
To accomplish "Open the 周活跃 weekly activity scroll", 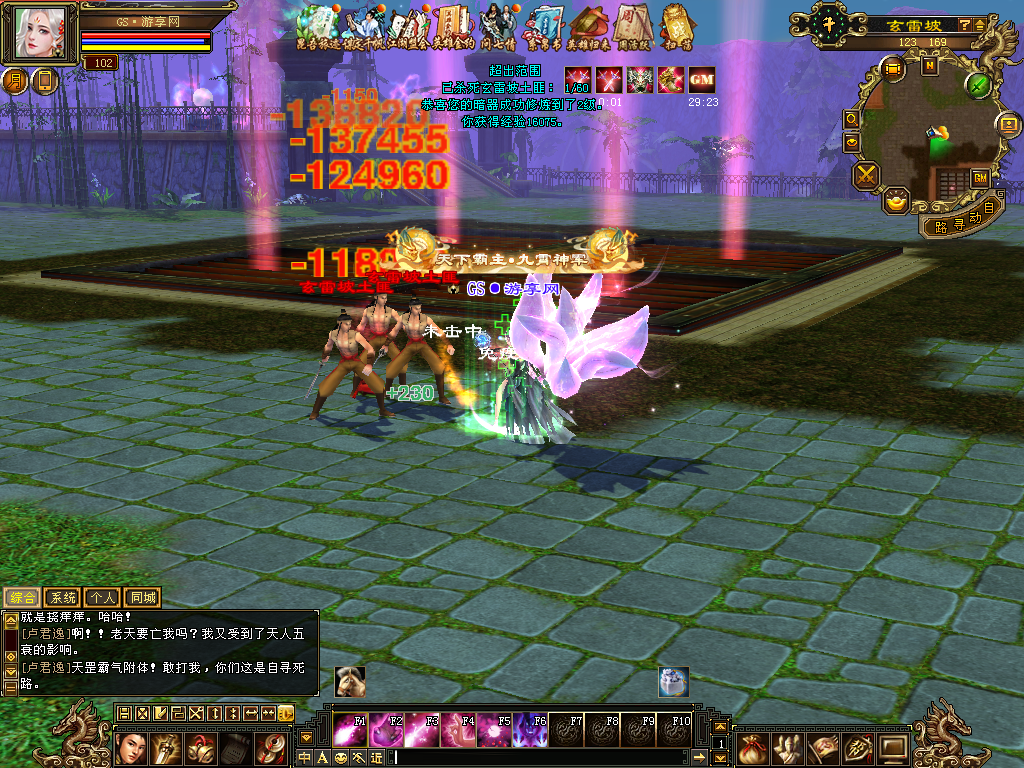I will 633,27.
